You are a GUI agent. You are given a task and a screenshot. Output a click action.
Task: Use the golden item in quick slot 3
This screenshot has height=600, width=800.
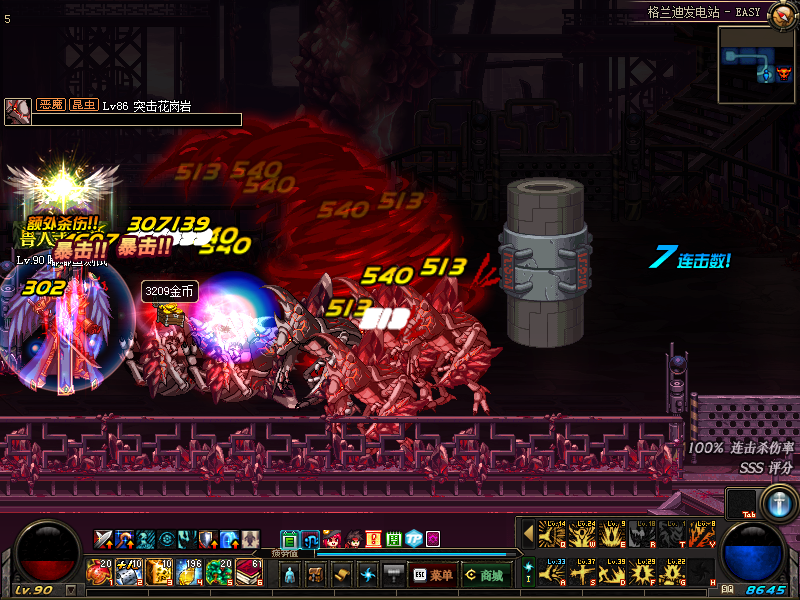(159, 573)
